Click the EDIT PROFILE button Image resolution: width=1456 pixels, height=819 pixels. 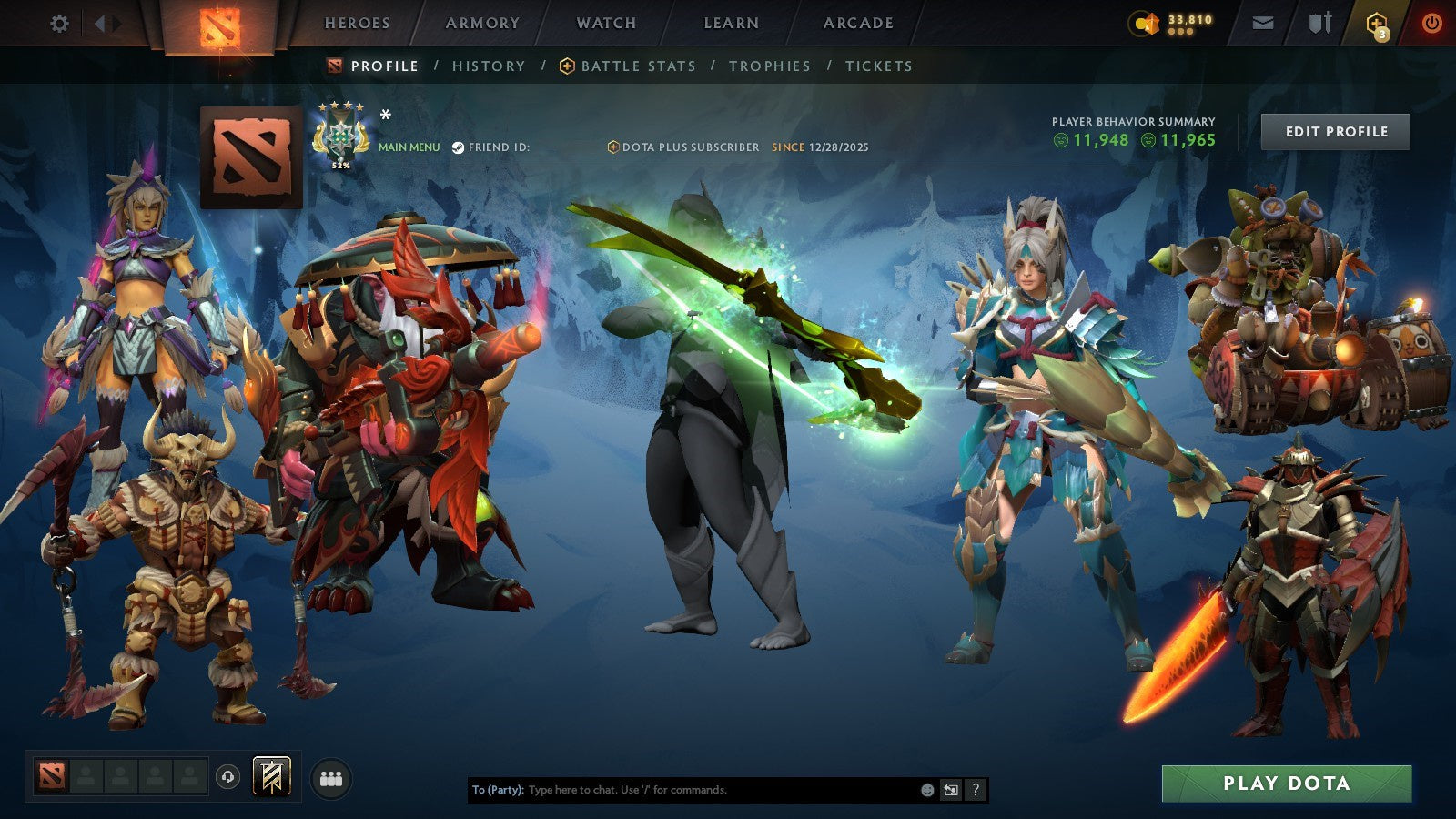tap(1334, 131)
